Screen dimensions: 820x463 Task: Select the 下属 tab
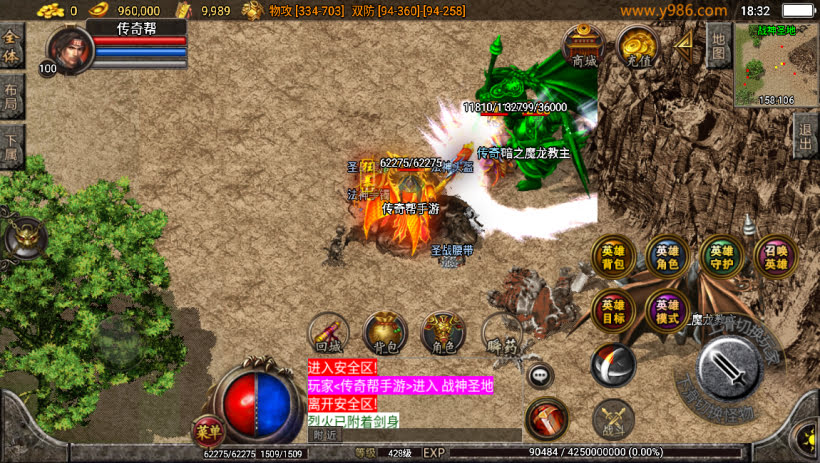point(11,146)
